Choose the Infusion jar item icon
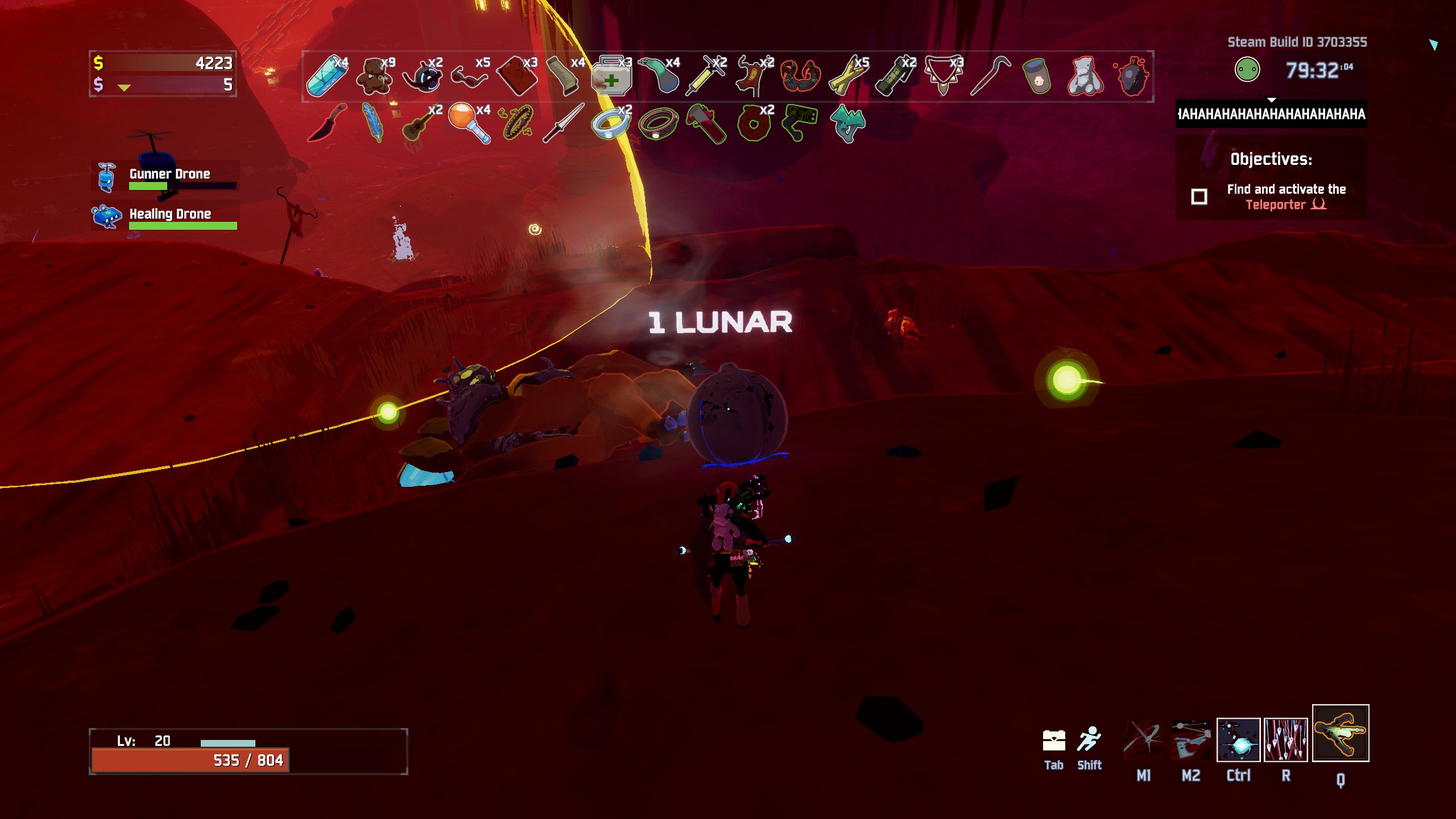Screen dimensions: 1456x819 coord(1037,76)
